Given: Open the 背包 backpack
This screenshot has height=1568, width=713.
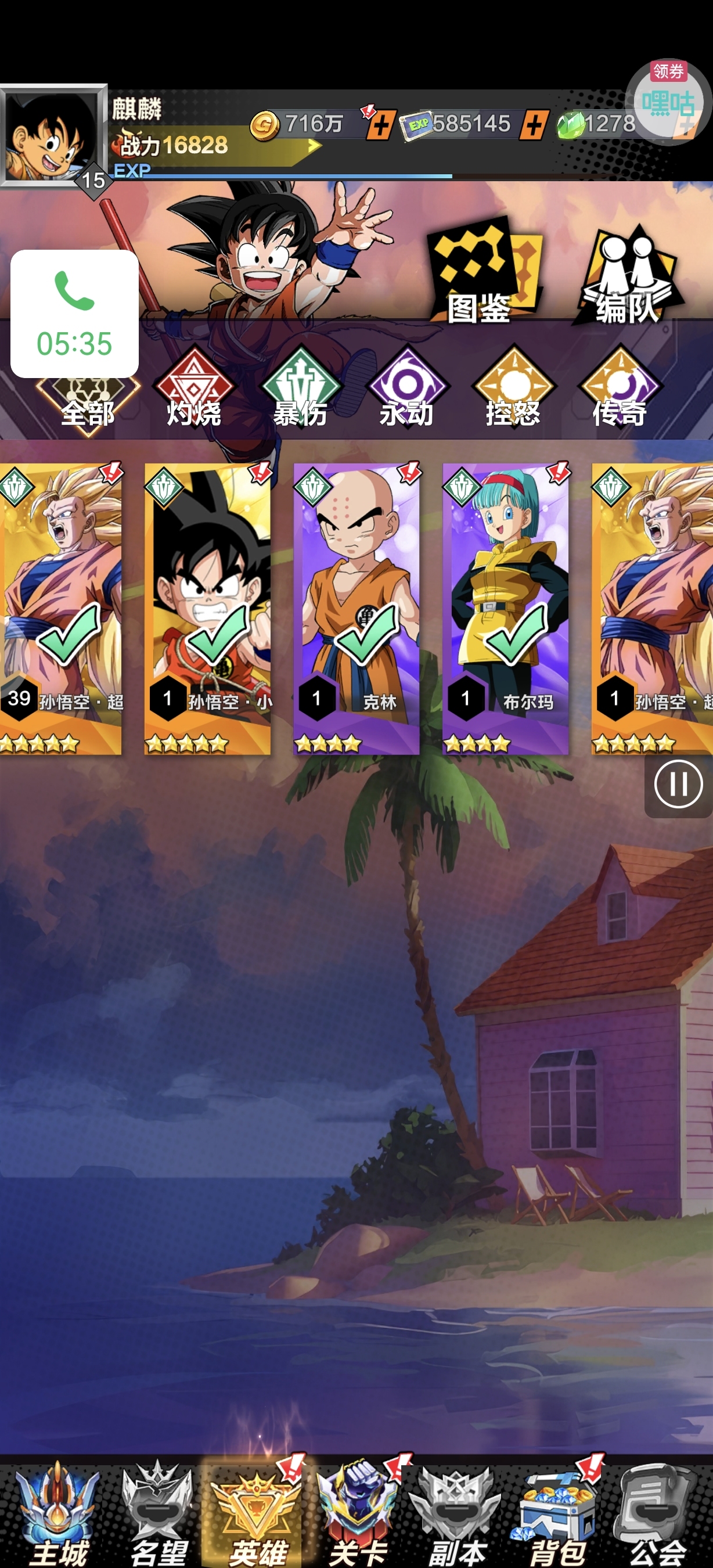Looking at the screenshot, I should 558,1516.
